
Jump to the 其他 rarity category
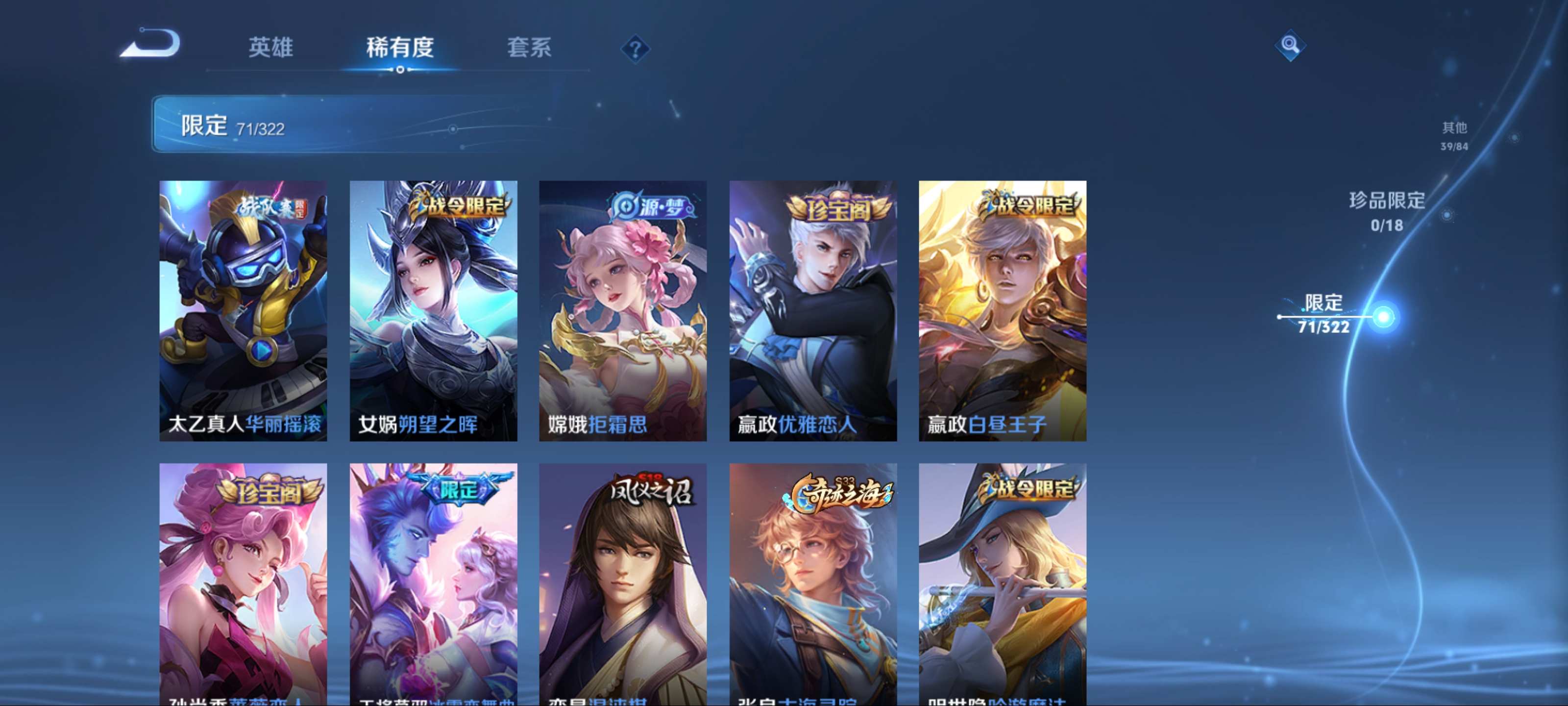[1453, 135]
